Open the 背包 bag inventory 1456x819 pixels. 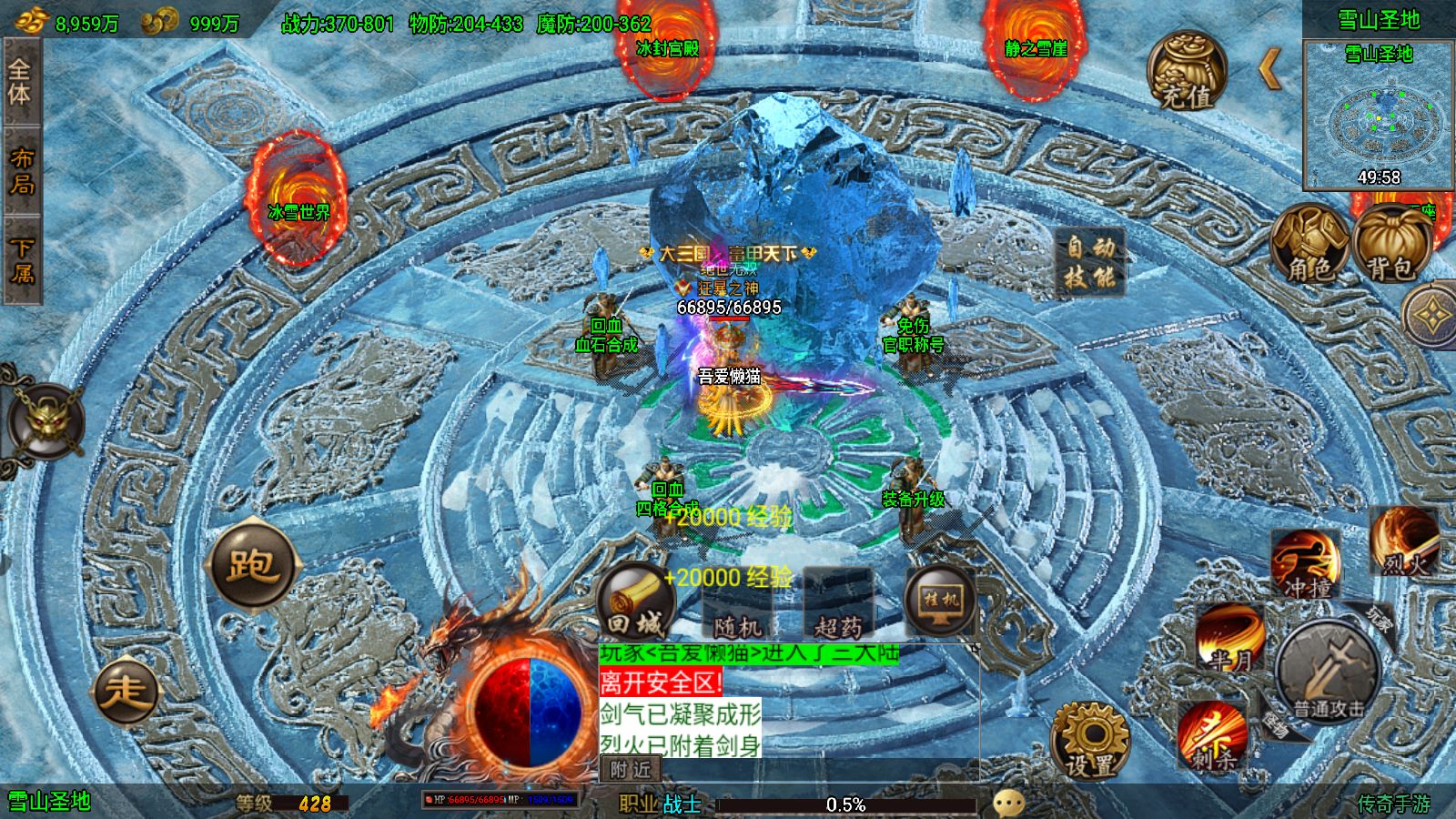pyautogui.click(x=1390, y=244)
